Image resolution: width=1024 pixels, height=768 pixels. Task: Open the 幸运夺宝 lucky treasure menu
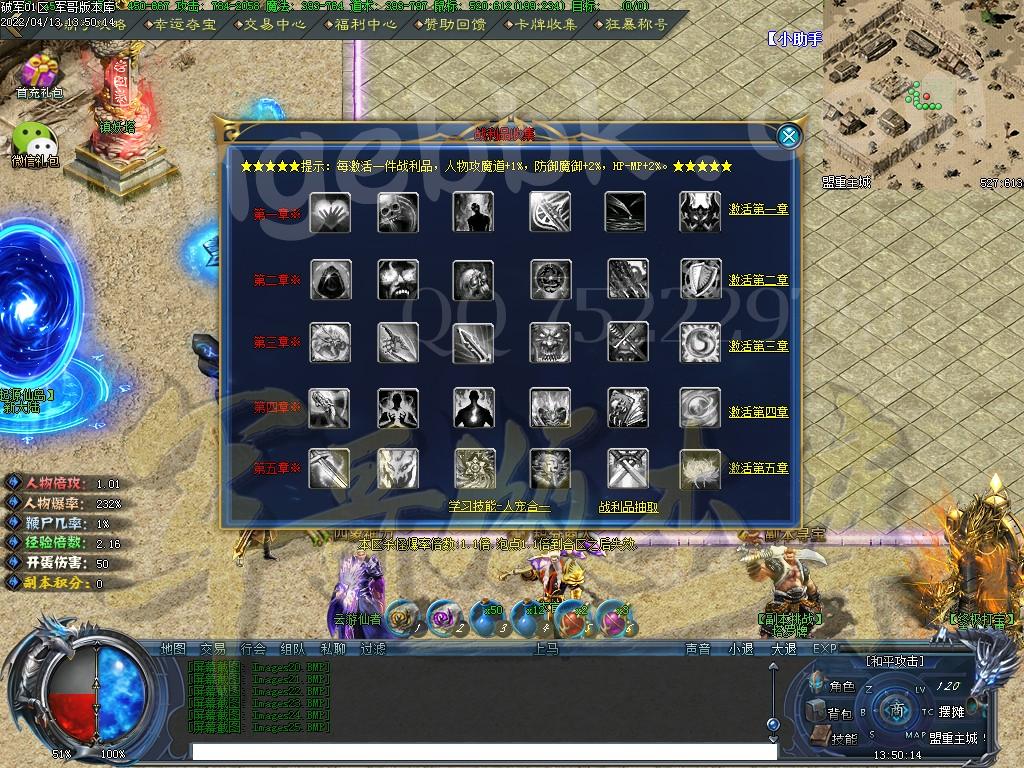[180, 24]
